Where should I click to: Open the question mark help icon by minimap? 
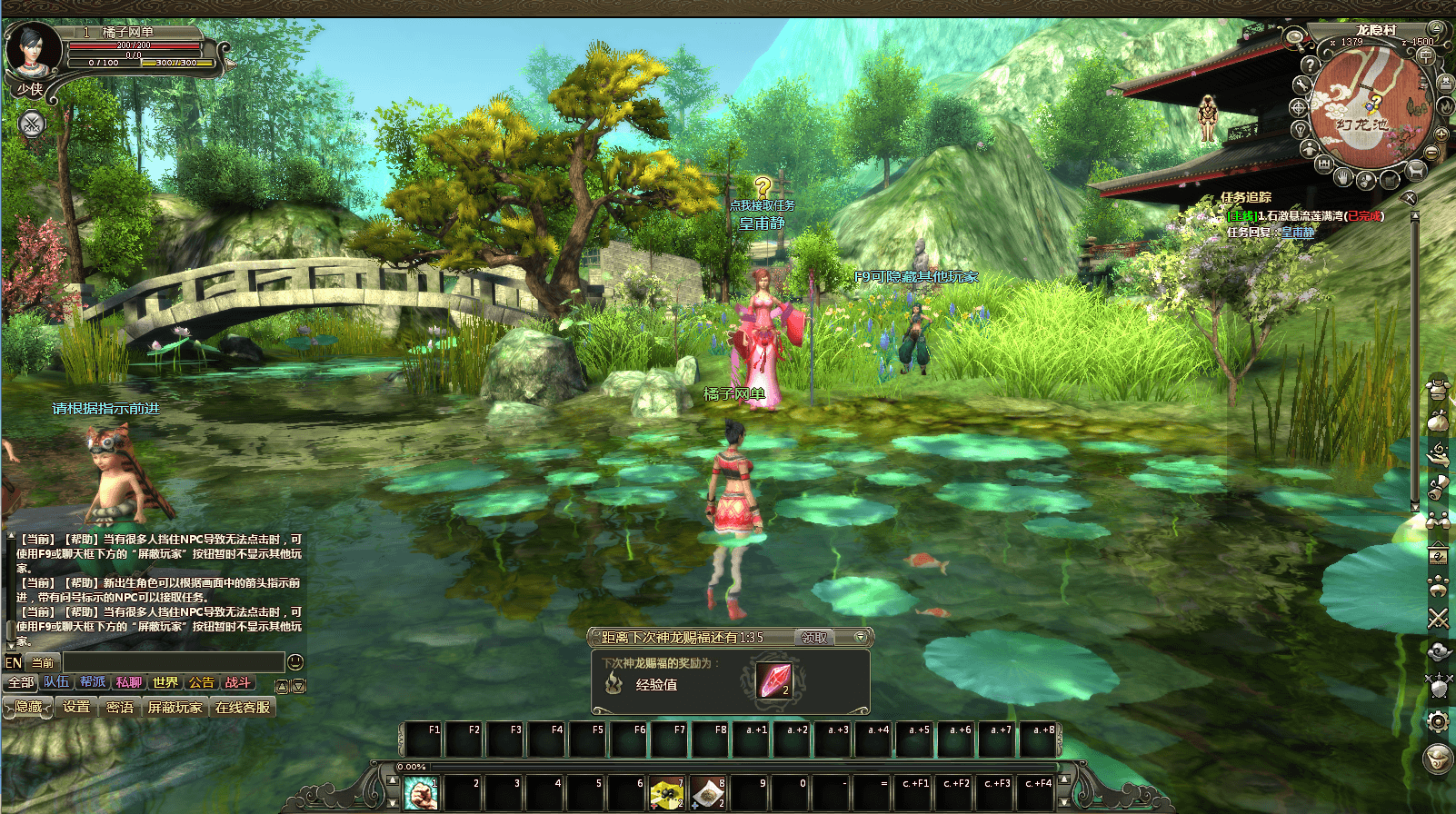(1310, 65)
